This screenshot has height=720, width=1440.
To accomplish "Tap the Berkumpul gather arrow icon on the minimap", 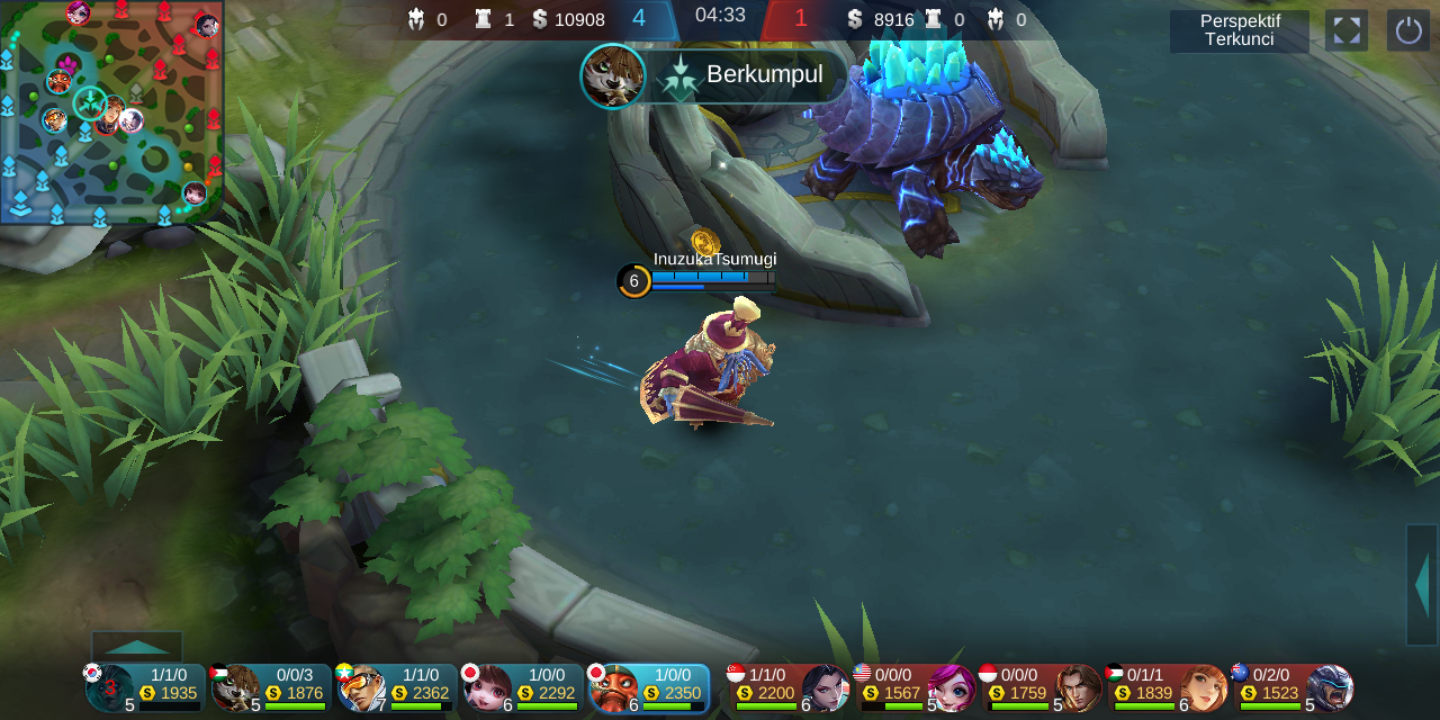I will click(x=88, y=104).
